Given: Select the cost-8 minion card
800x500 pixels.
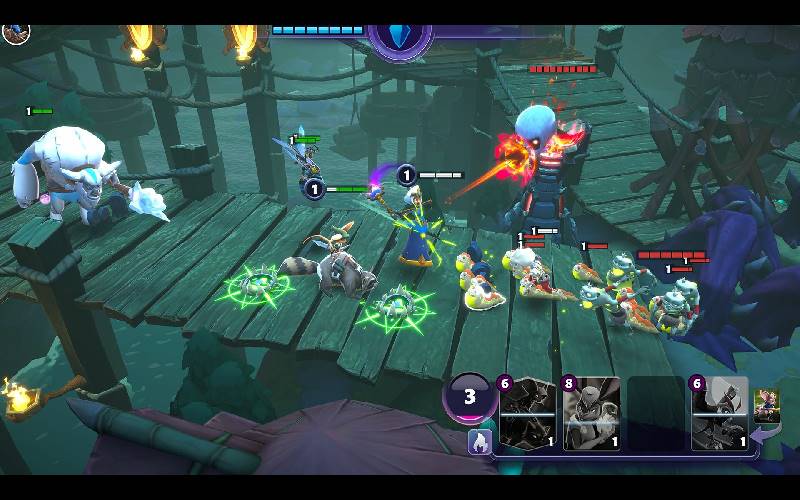Looking at the screenshot, I should (x=592, y=414).
